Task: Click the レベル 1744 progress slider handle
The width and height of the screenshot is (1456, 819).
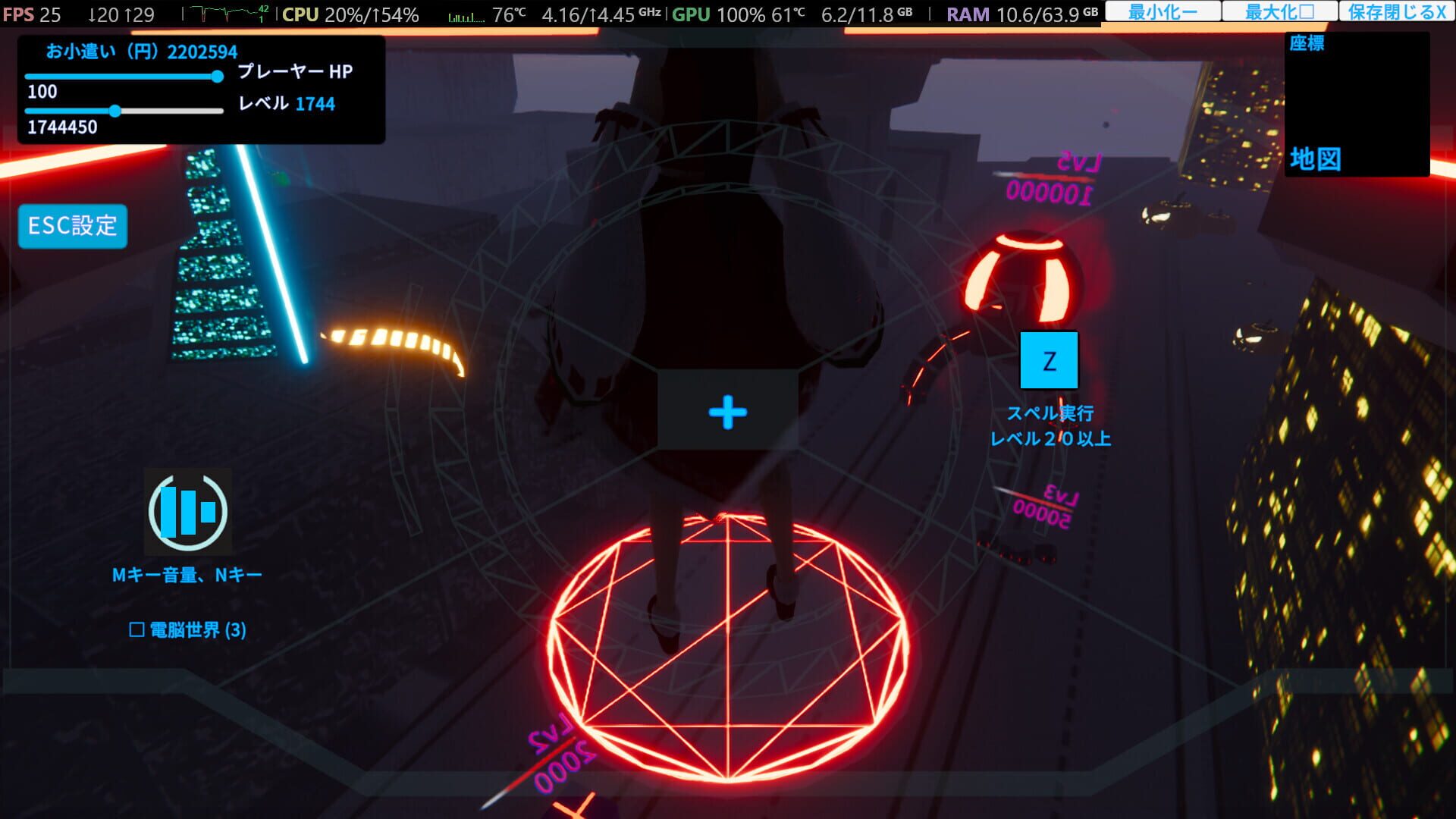Action: [x=115, y=111]
